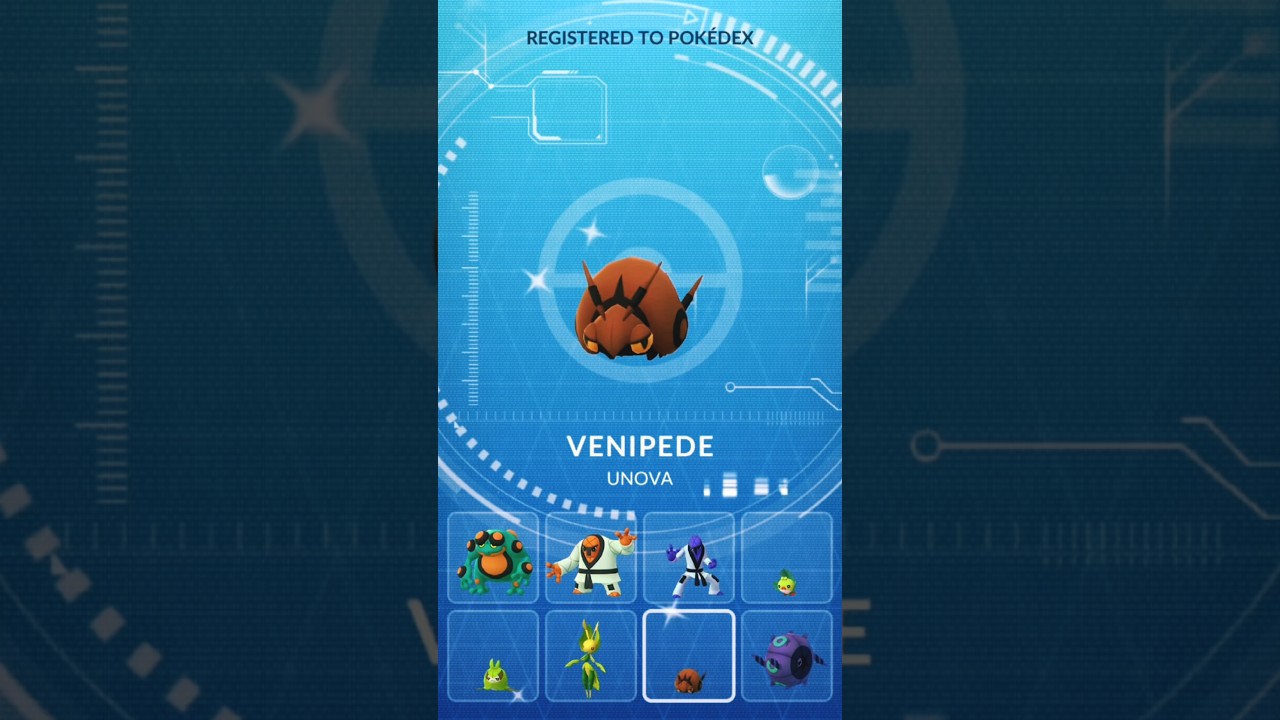Select the UNOVA region label
This screenshot has width=1280, height=720.
tap(639, 479)
